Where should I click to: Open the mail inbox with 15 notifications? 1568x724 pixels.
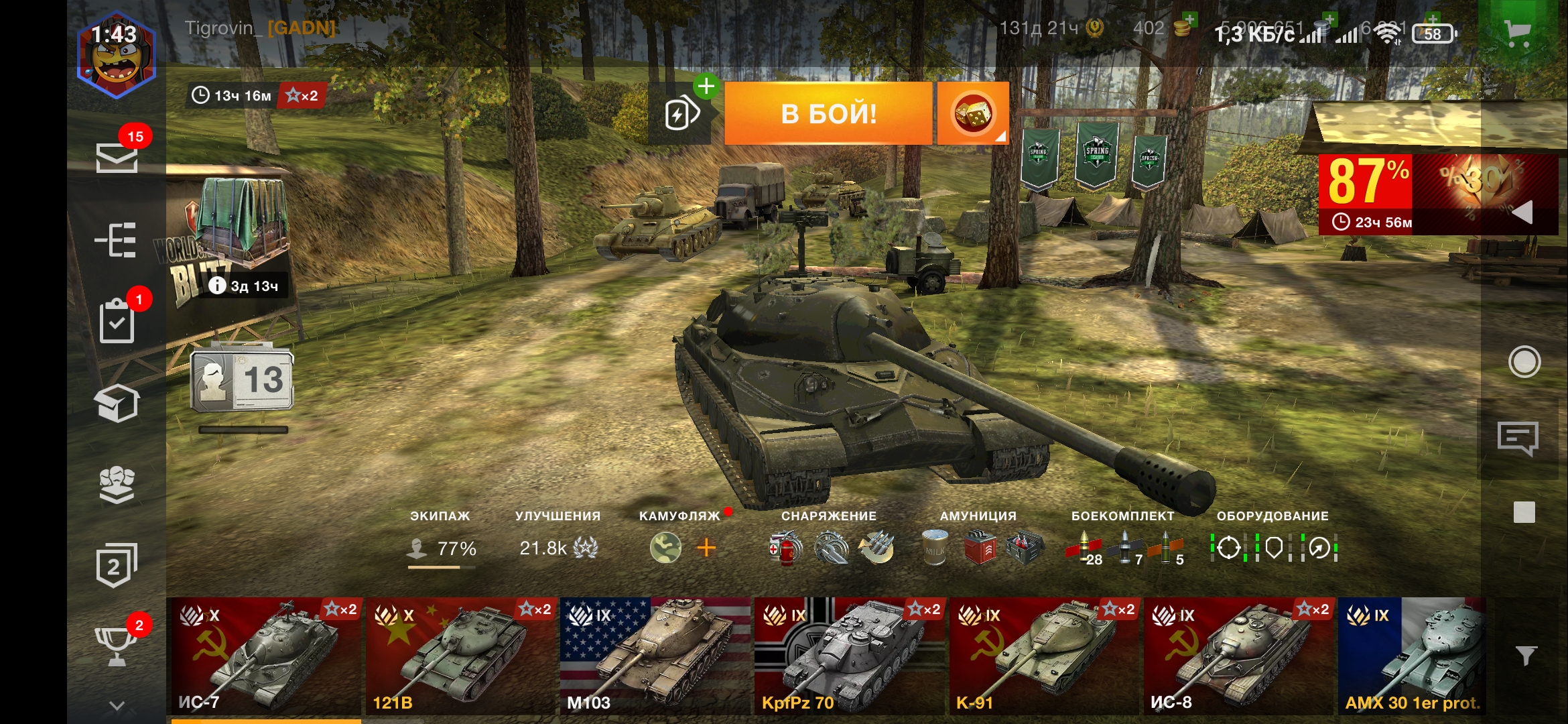tap(117, 158)
